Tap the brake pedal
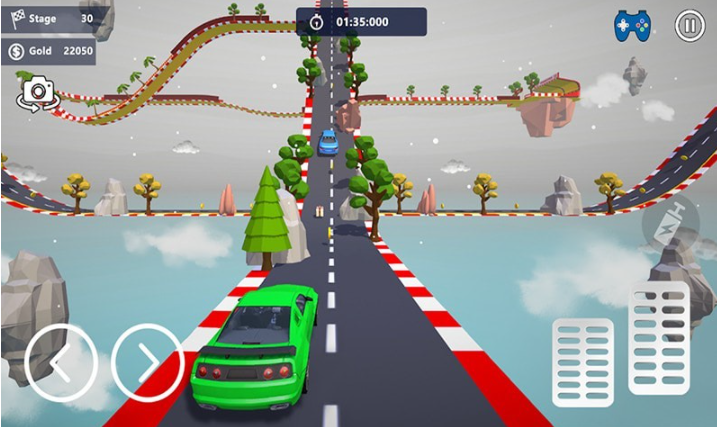This screenshot has width=717, height=427. click(x=583, y=363)
